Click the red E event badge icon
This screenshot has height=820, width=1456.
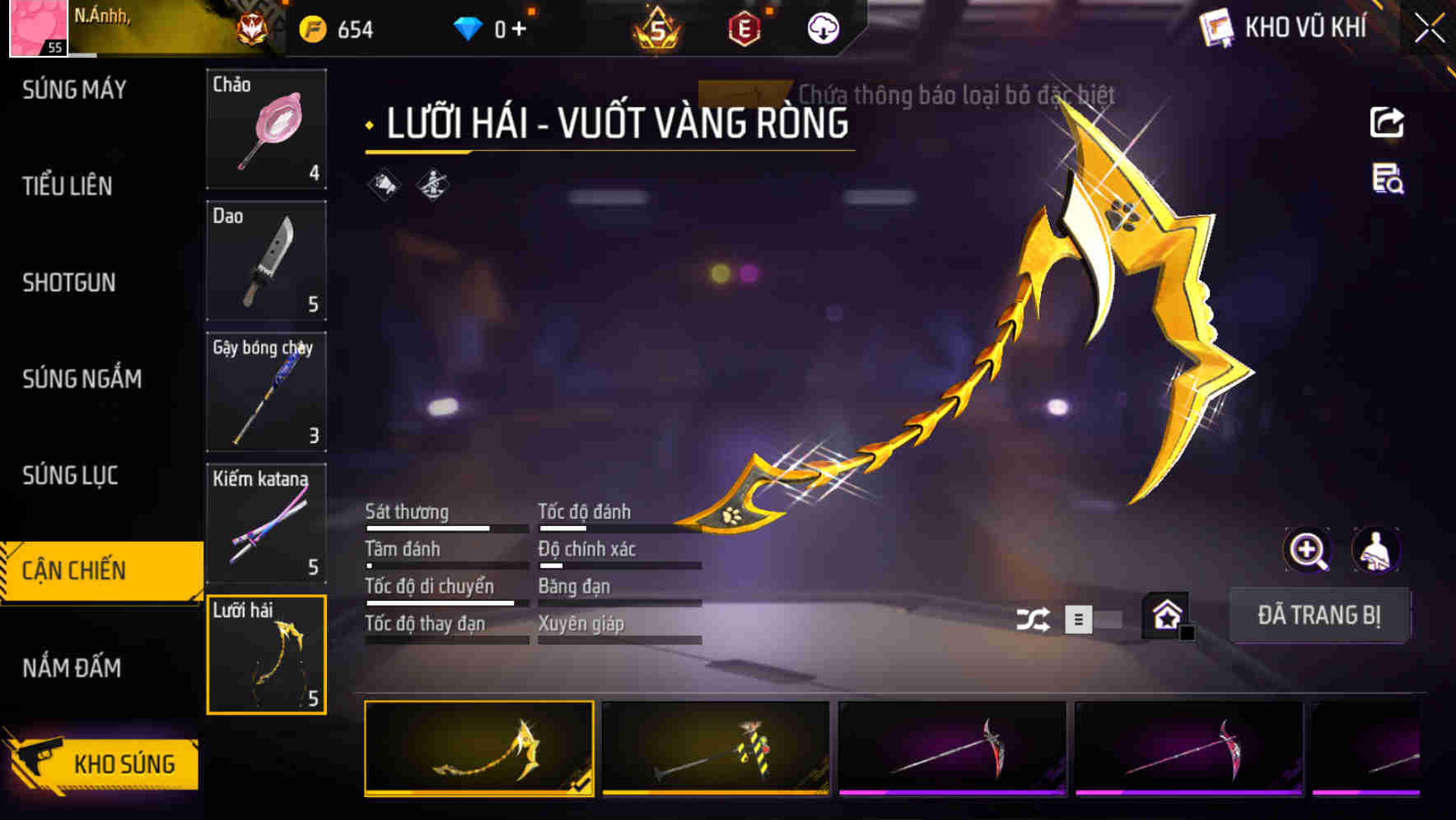(744, 27)
